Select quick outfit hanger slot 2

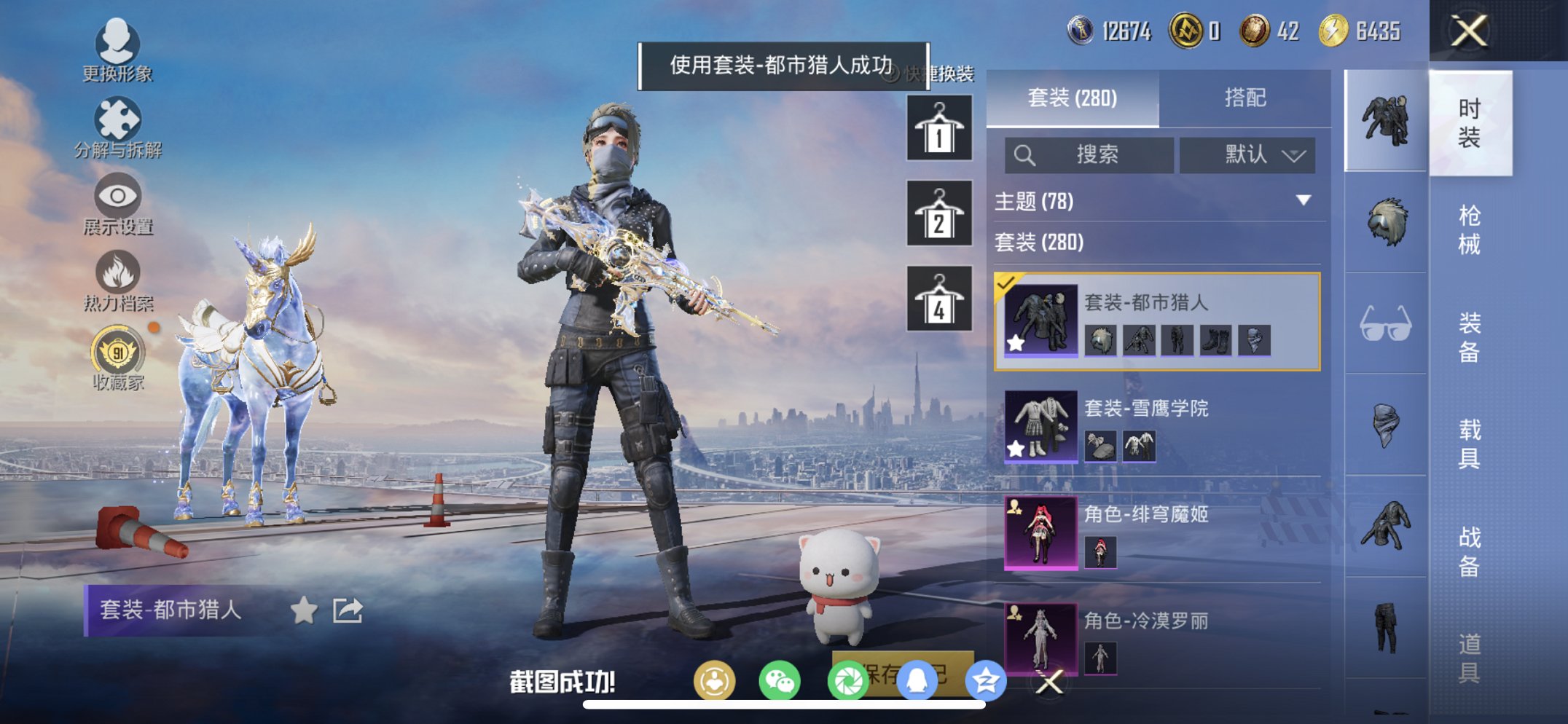tap(938, 213)
